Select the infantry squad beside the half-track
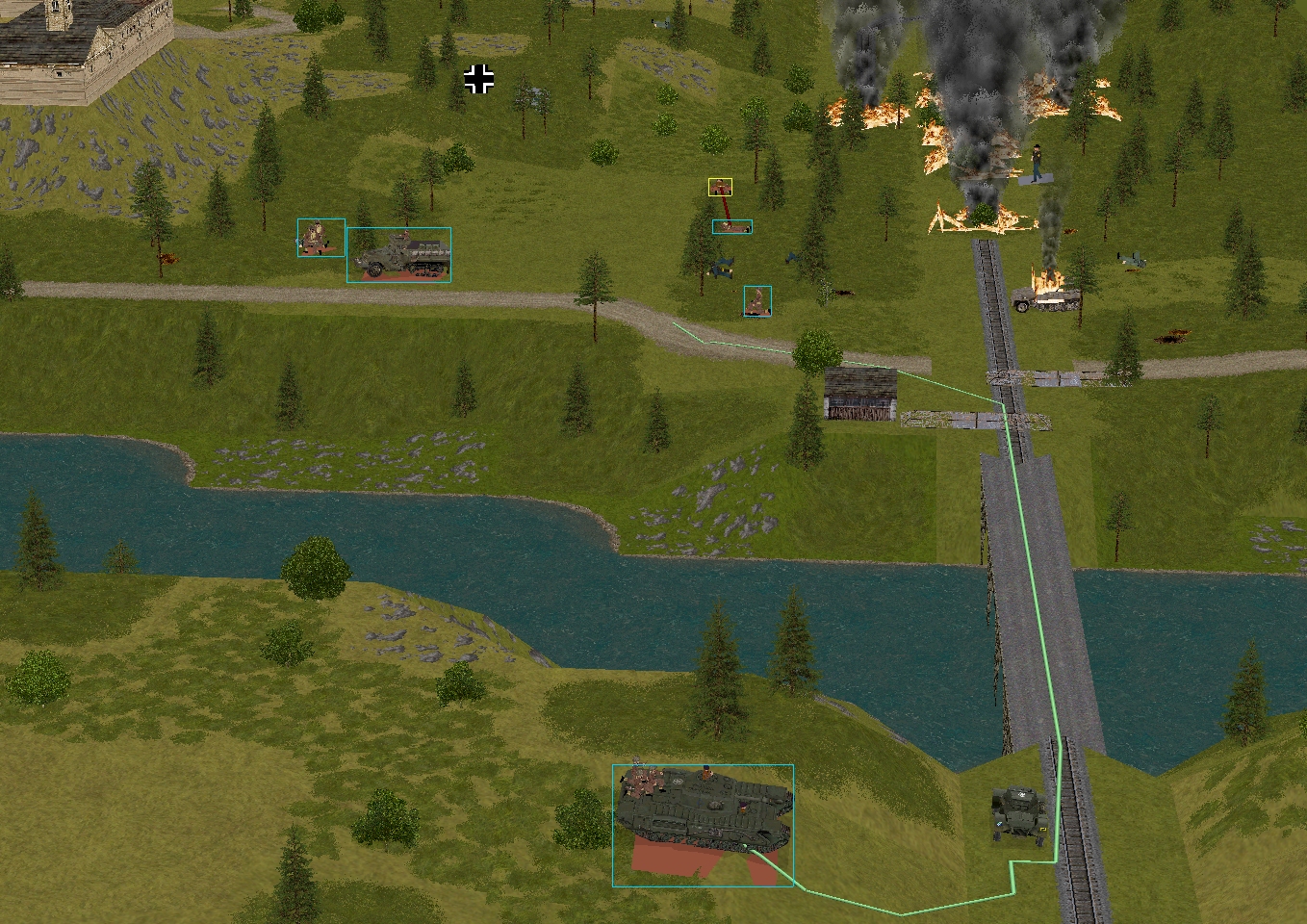This screenshot has height=924, width=1307. (320, 238)
